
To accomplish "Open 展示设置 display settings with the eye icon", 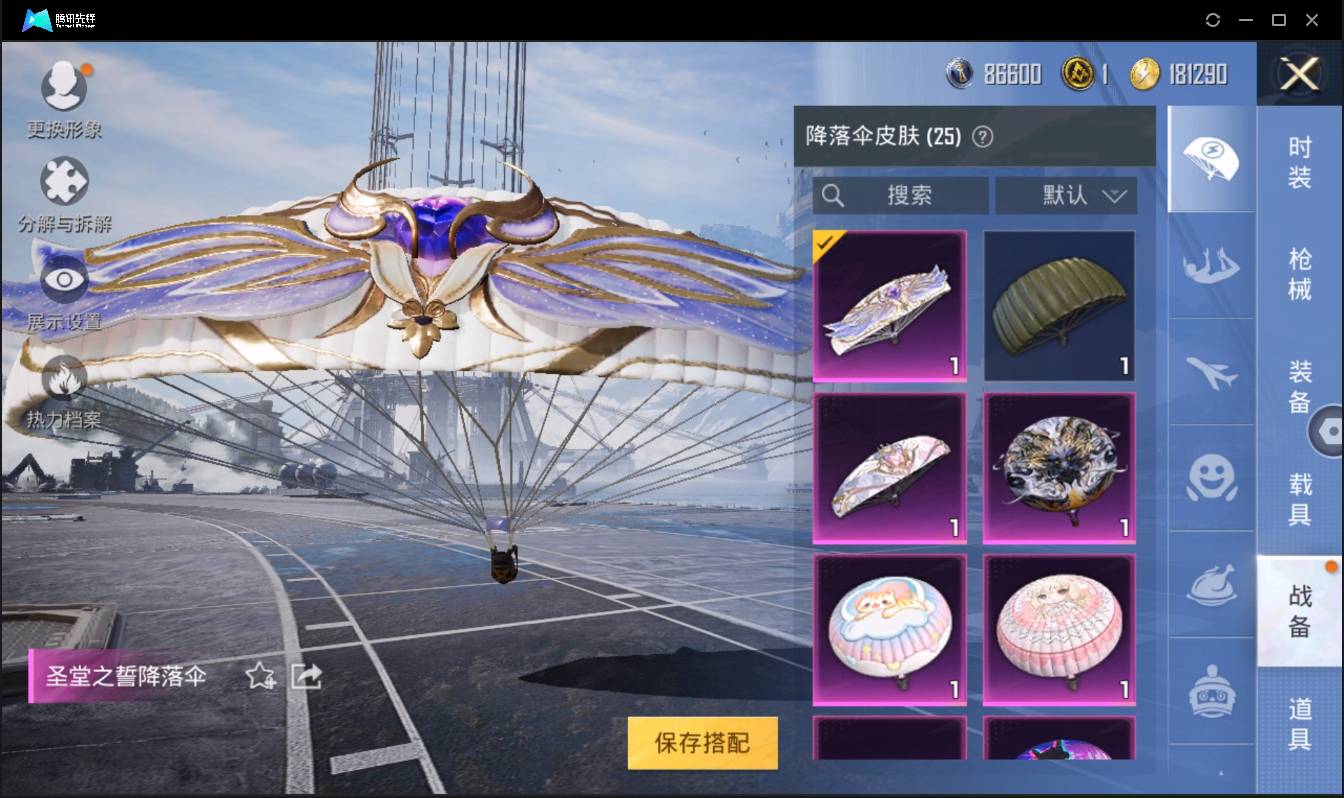I will tap(63, 283).
